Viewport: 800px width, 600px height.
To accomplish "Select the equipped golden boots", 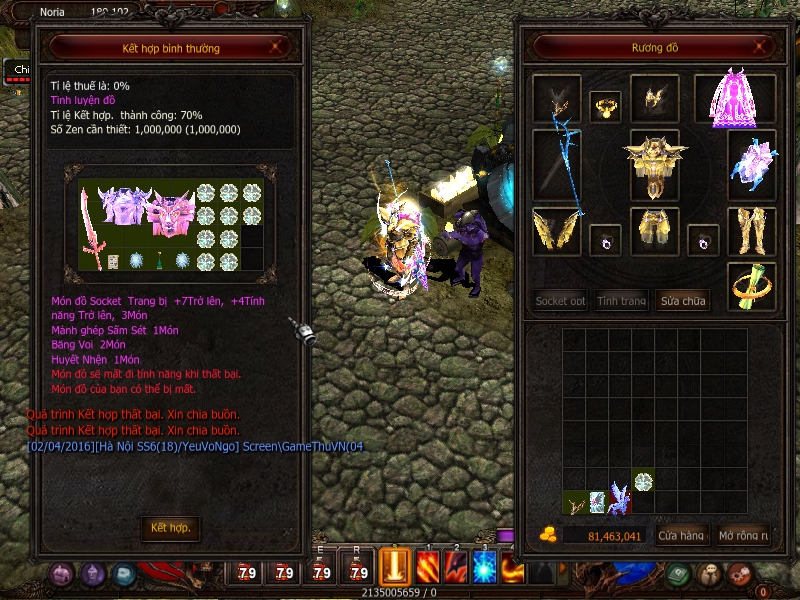I will click(751, 231).
